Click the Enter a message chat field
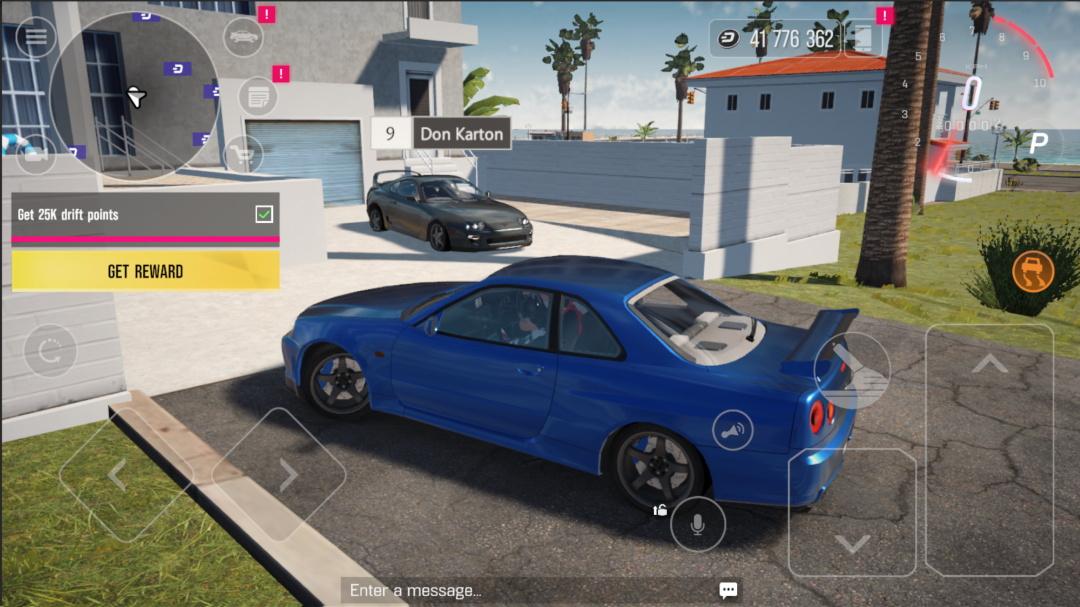 pyautogui.click(x=530, y=590)
